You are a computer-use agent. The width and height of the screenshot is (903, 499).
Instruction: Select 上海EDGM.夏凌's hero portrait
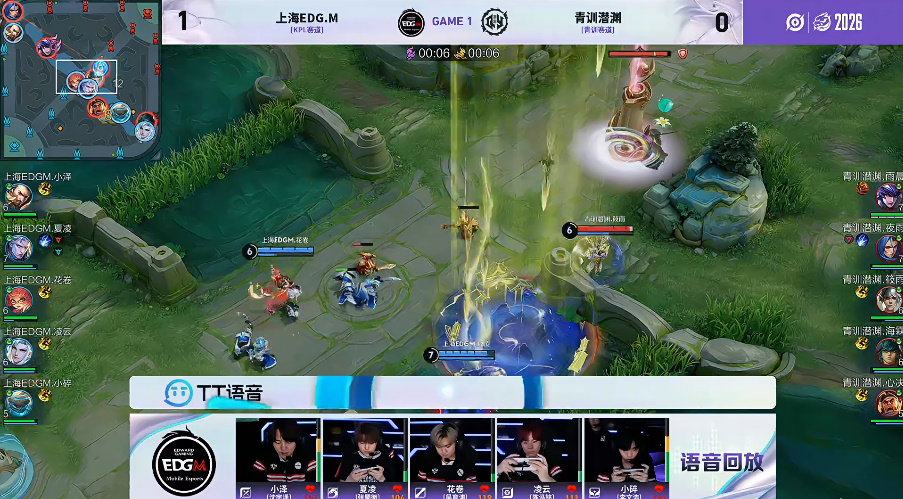tap(18, 248)
